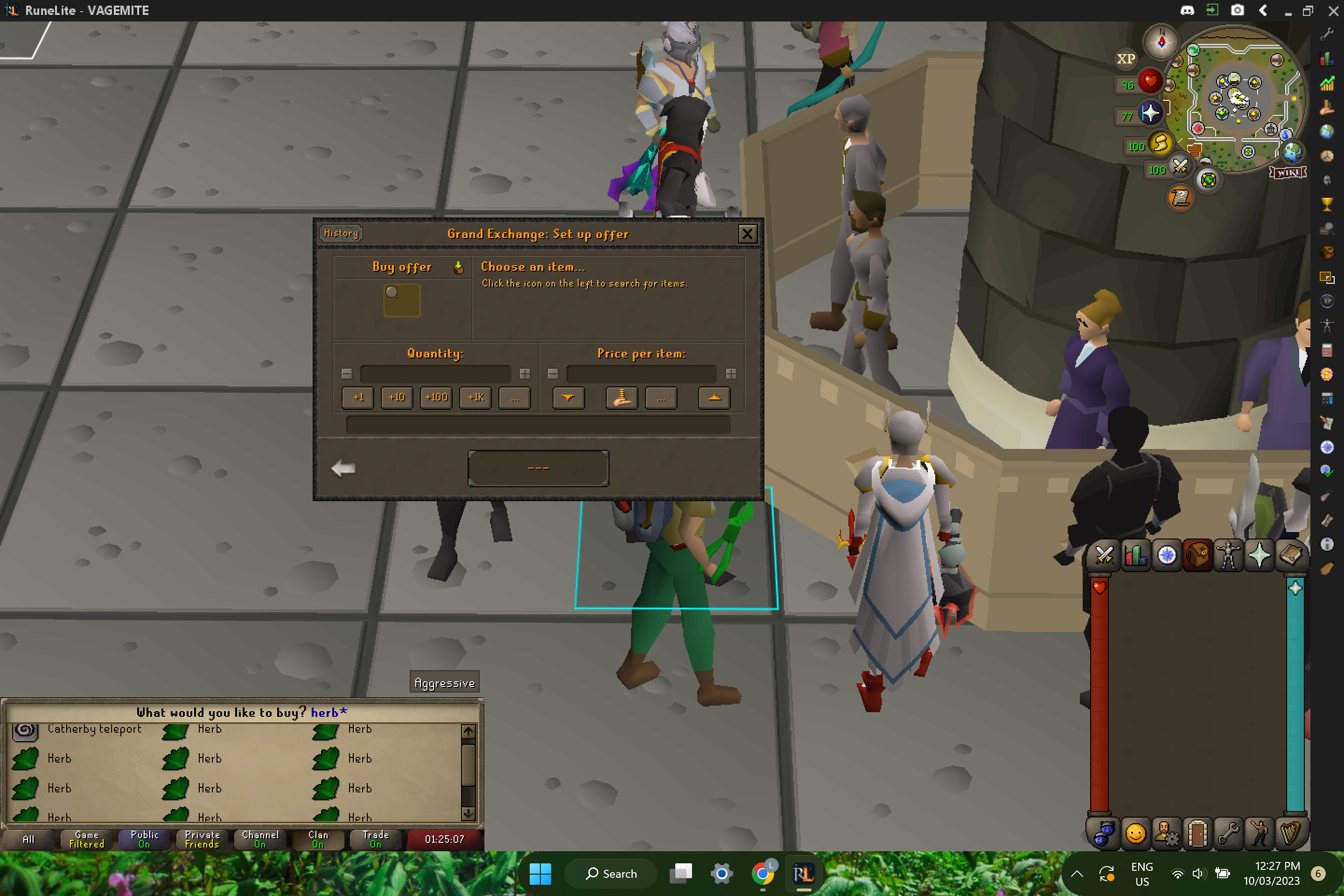Select the Inventory backpack tab
1344x896 pixels.
click(x=1198, y=555)
